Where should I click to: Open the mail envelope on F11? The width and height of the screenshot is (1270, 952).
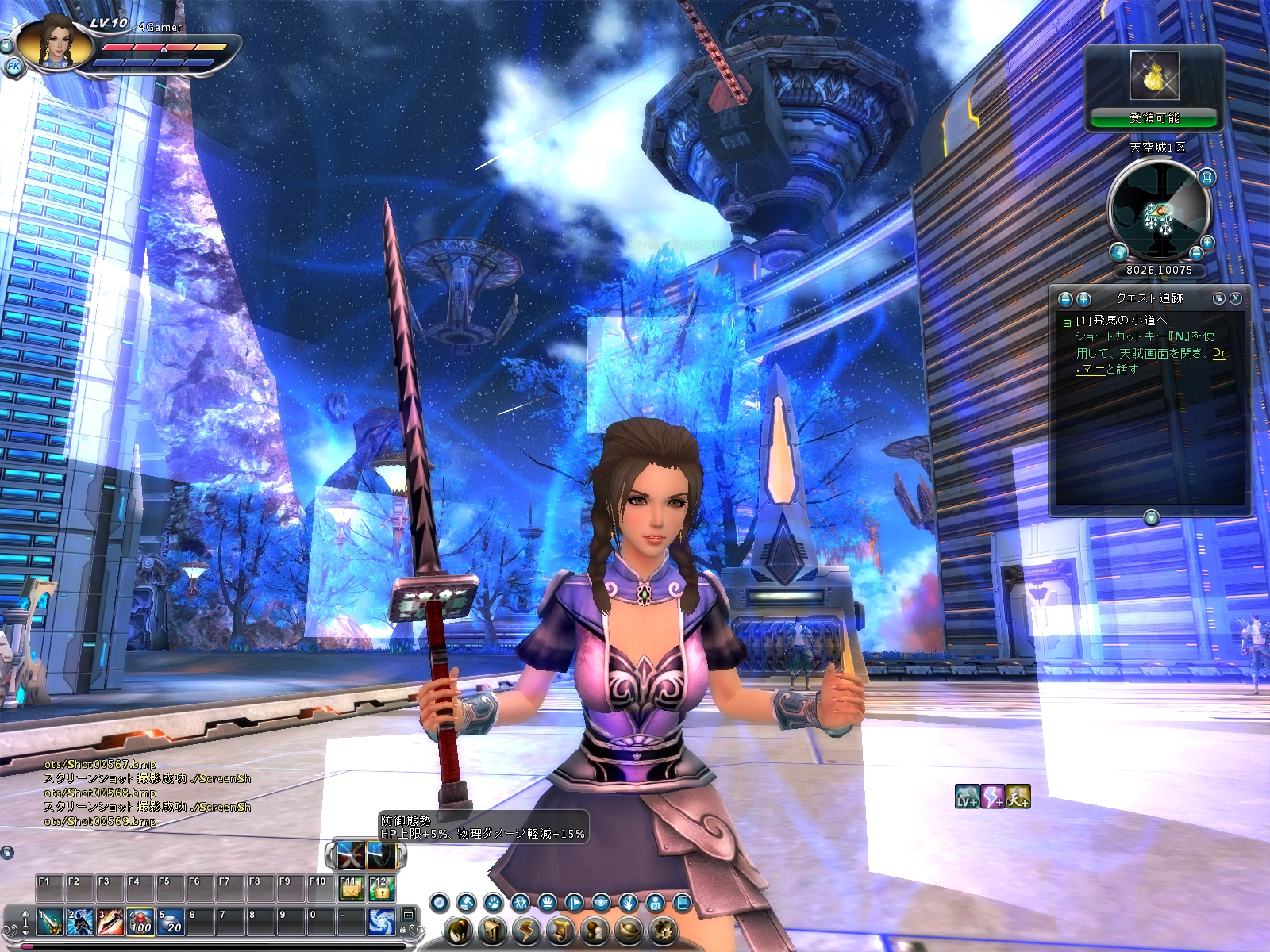[350, 889]
